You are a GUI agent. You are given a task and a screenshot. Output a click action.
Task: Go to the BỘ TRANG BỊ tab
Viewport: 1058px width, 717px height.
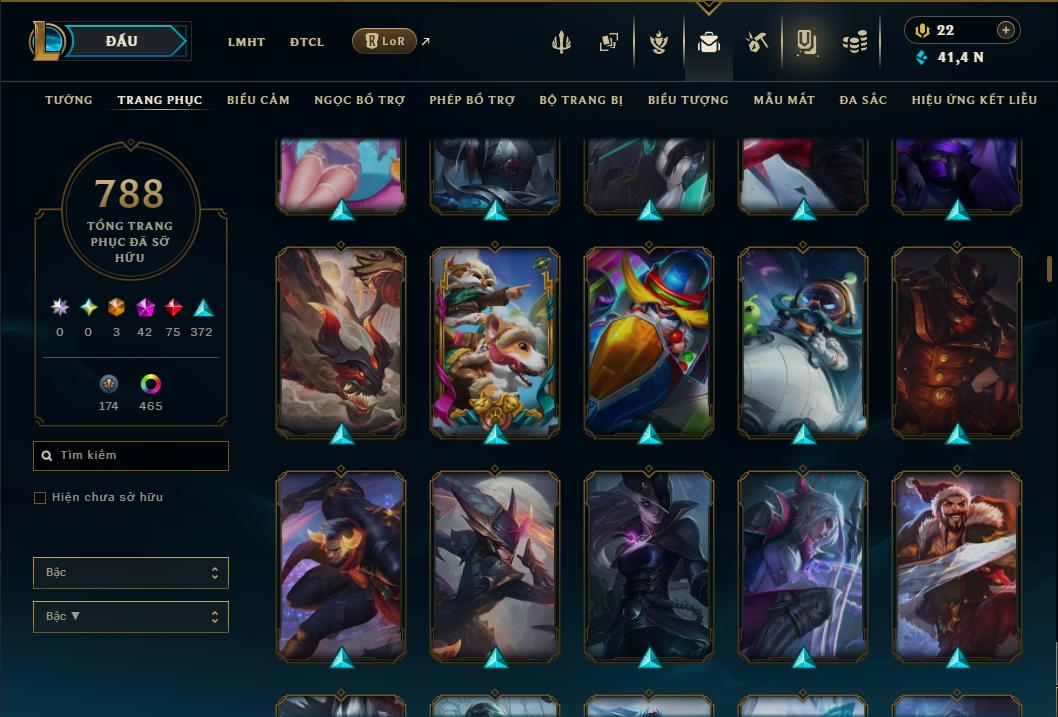[581, 100]
